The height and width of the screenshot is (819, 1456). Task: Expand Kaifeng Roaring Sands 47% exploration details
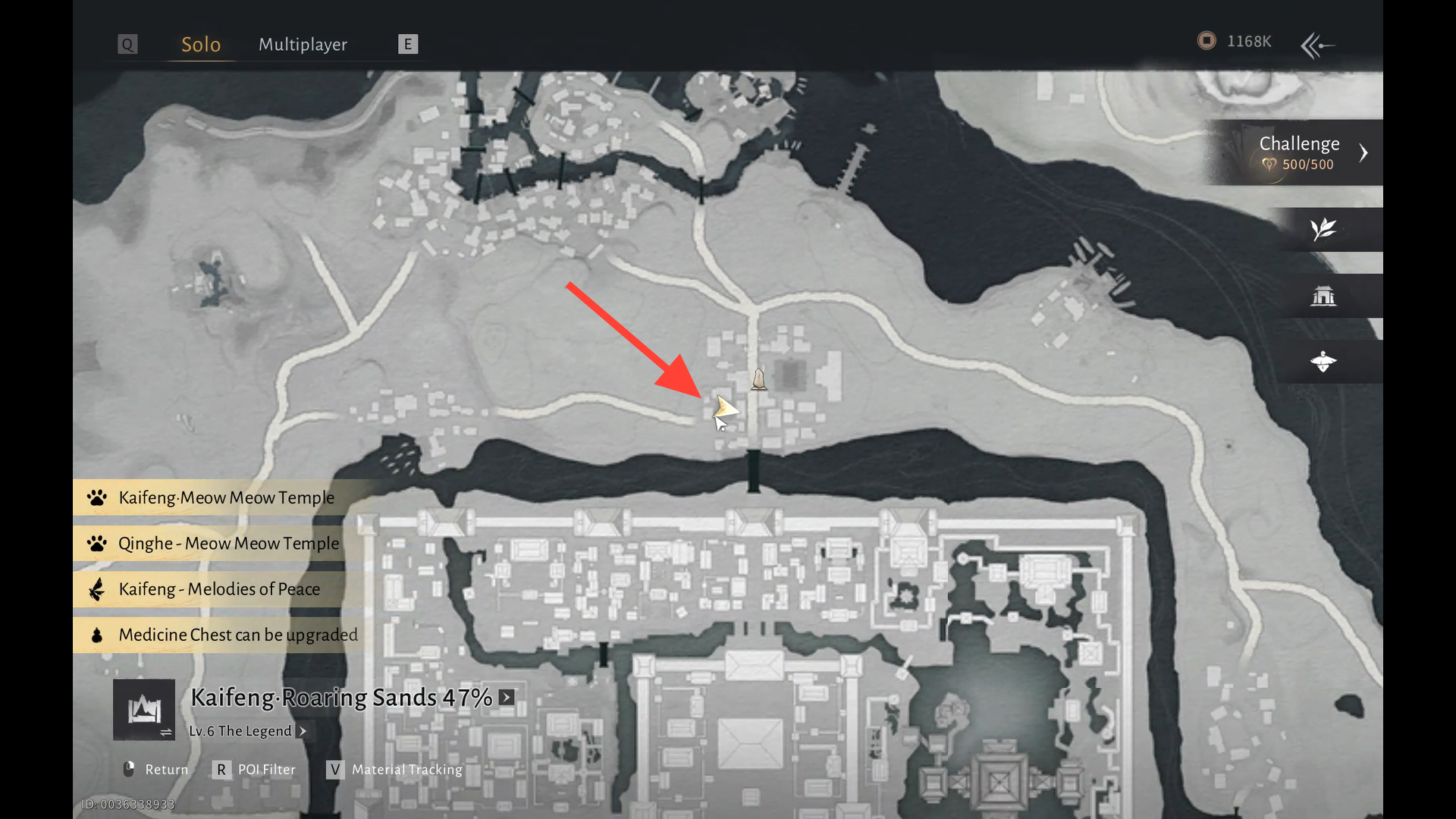pos(507,697)
